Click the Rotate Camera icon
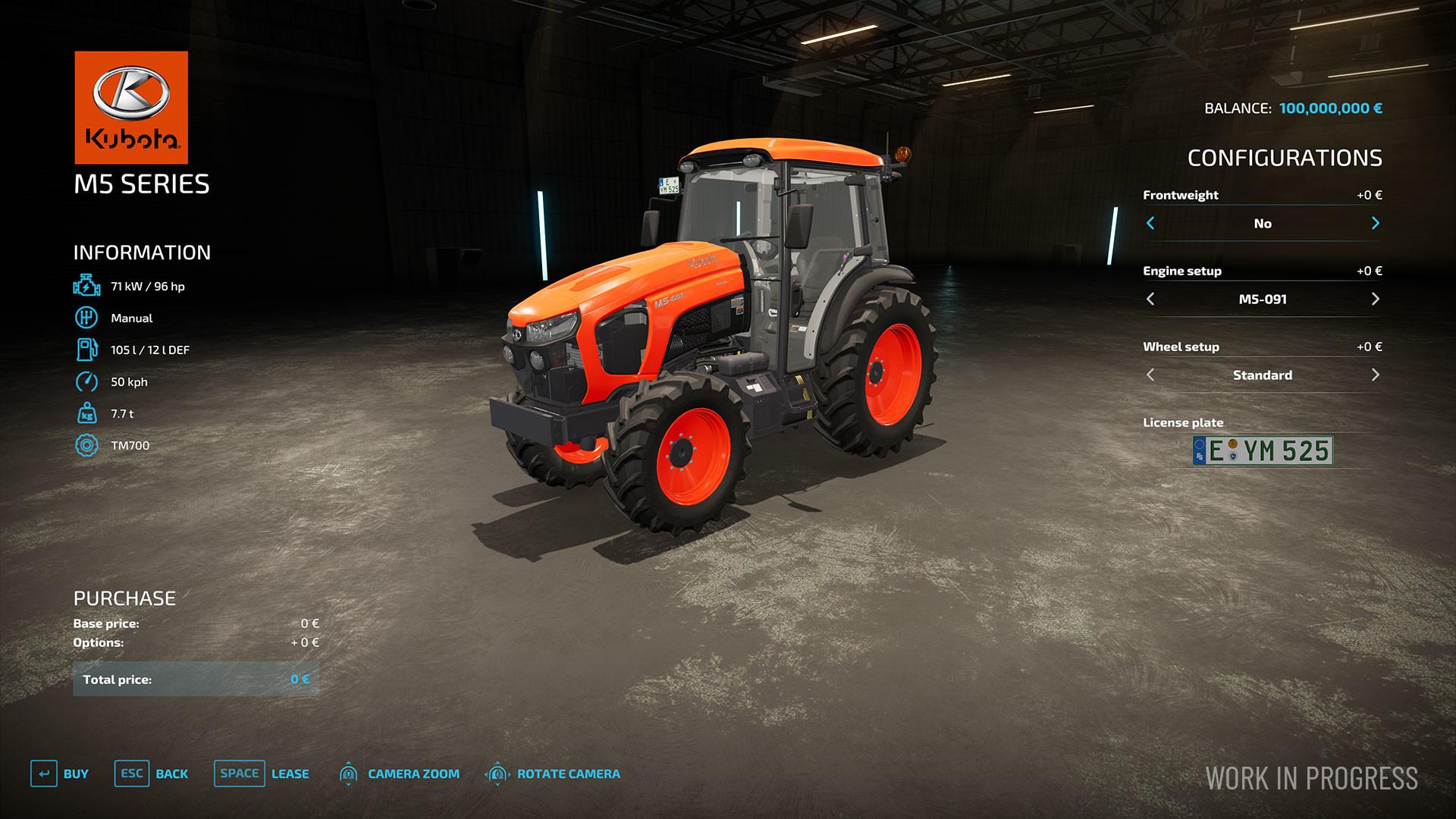Viewport: 1456px width, 819px height. click(x=497, y=773)
